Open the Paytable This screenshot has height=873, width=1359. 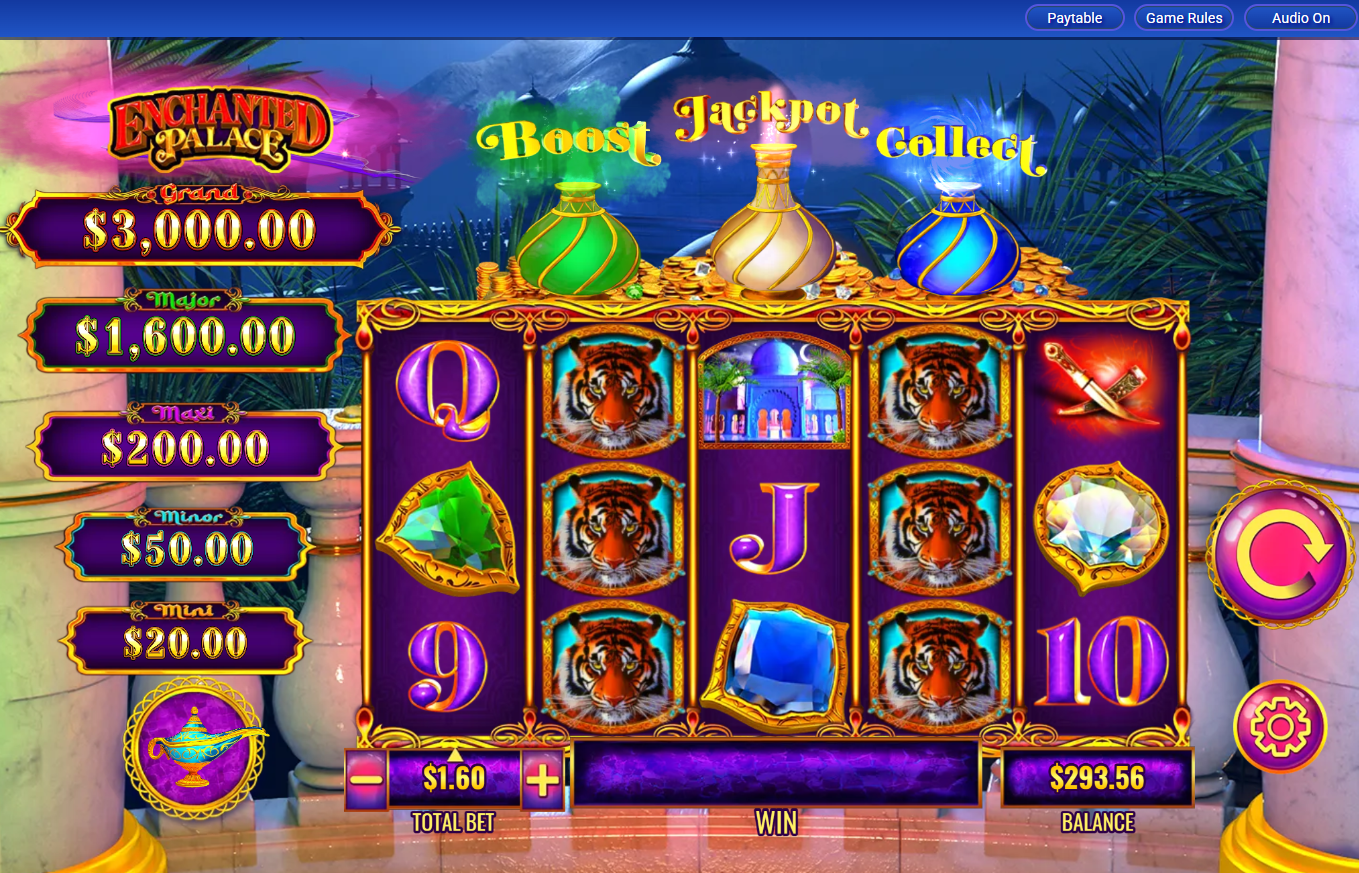point(1075,18)
